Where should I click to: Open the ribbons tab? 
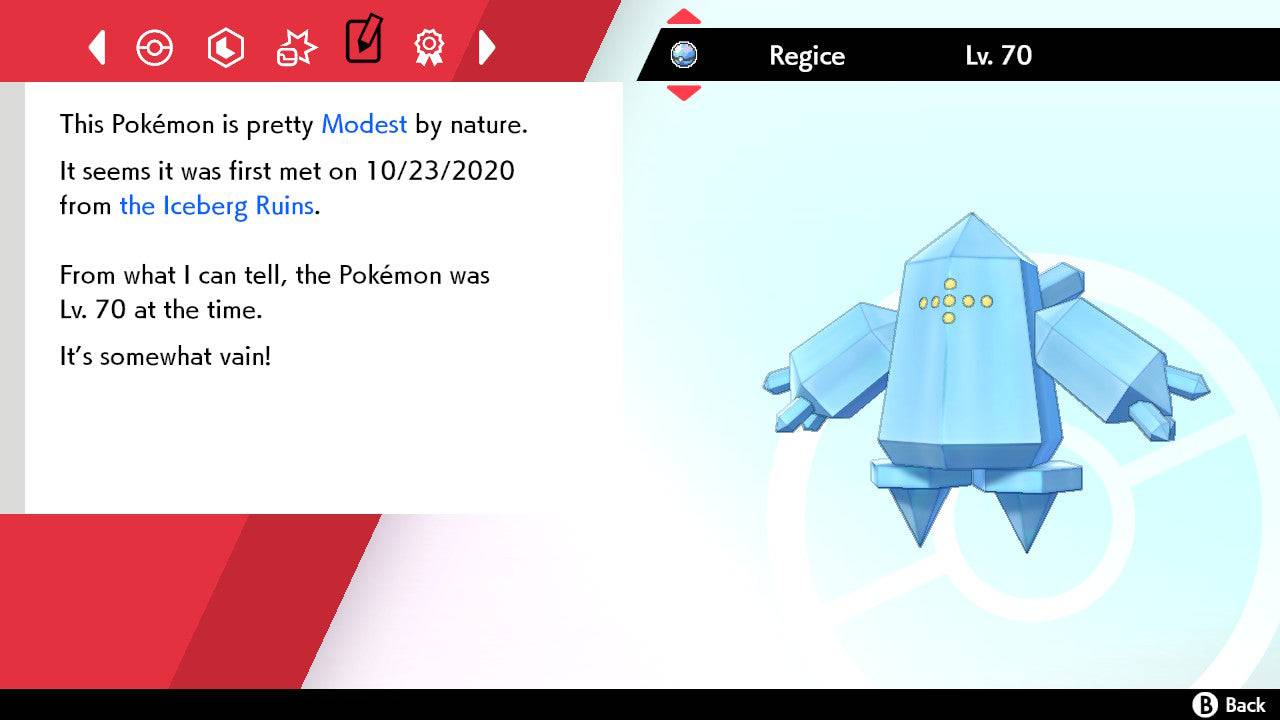(430, 47)
